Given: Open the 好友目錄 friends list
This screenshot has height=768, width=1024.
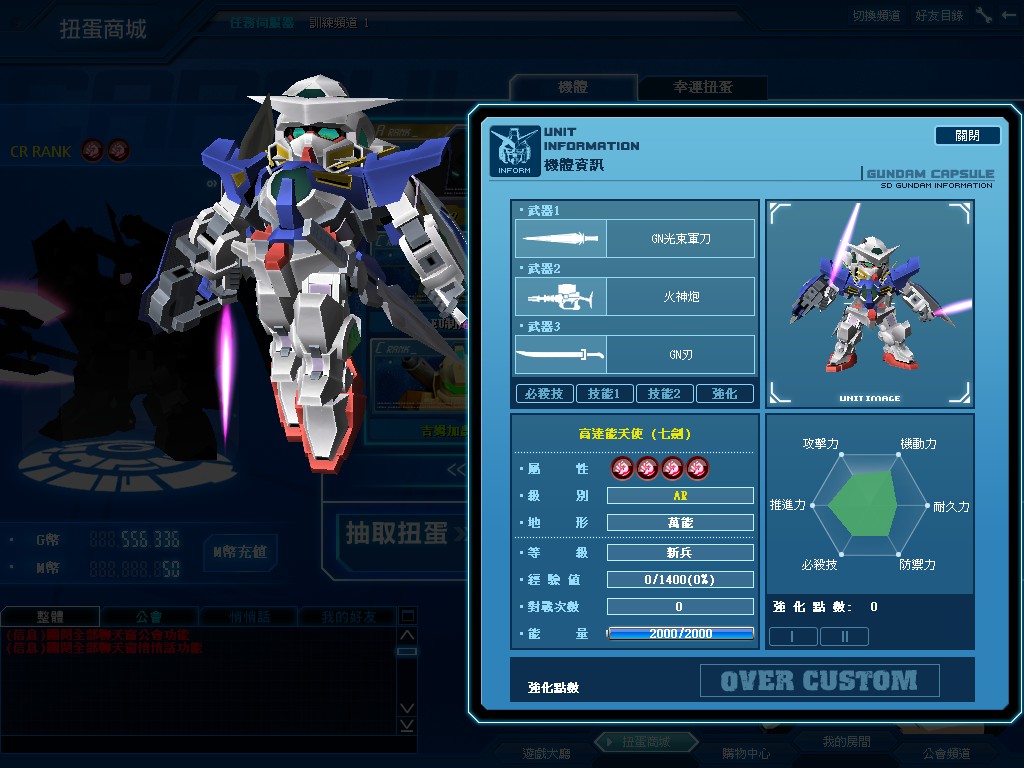Looking at the screenshot, I should point(939,16).
